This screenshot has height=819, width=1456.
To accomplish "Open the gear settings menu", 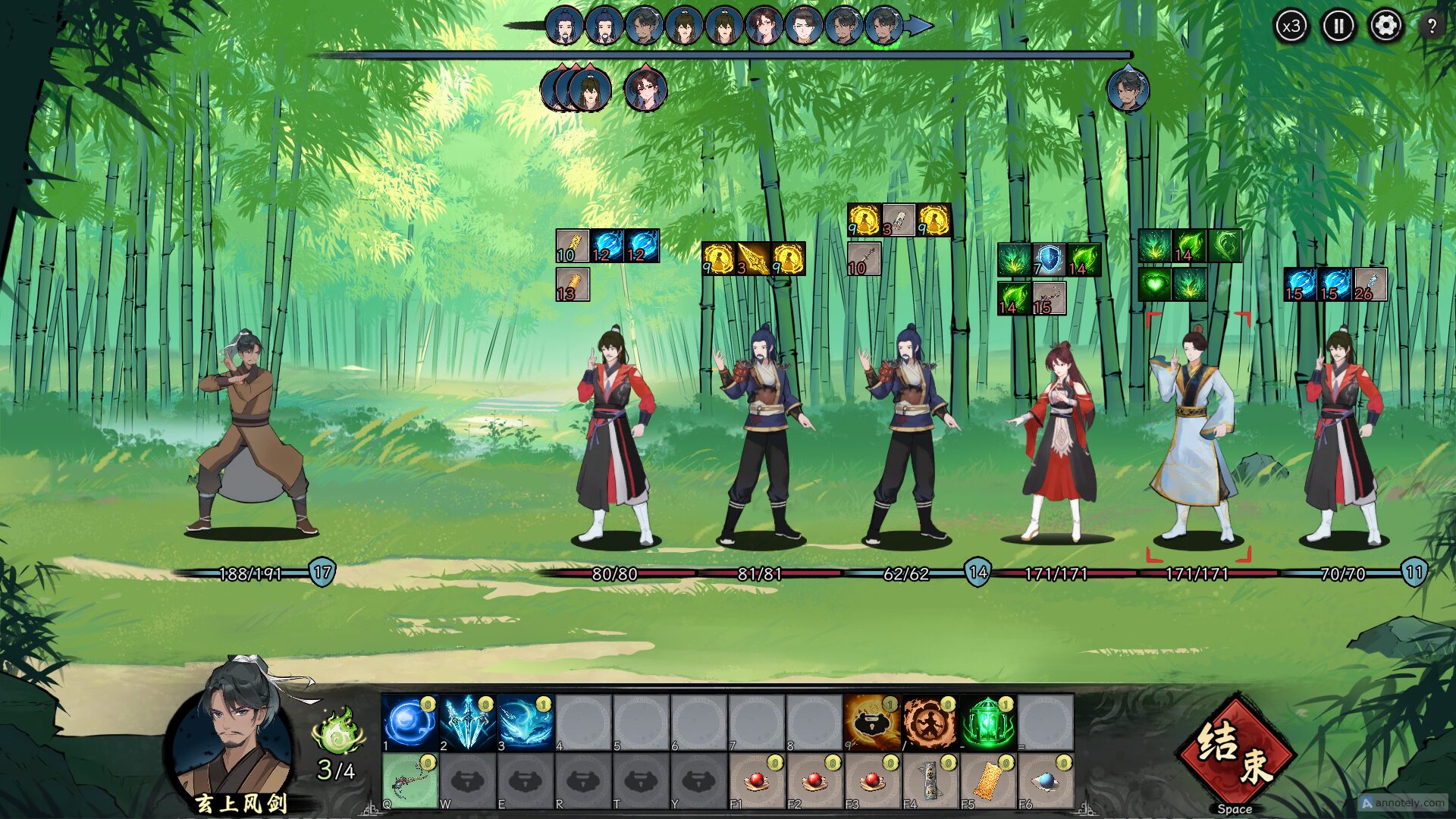I will (1385, 27).
